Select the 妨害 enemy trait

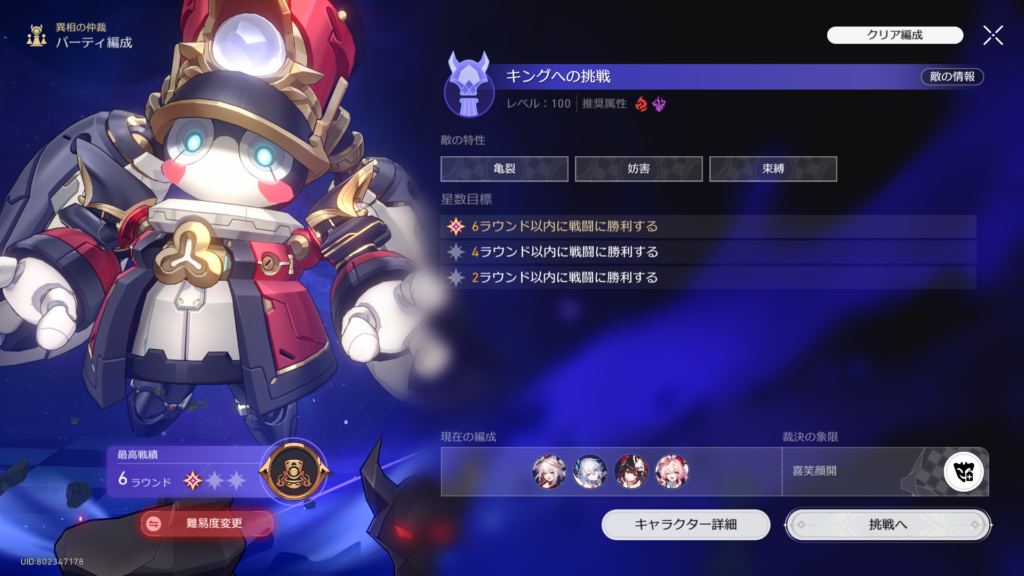638,169
